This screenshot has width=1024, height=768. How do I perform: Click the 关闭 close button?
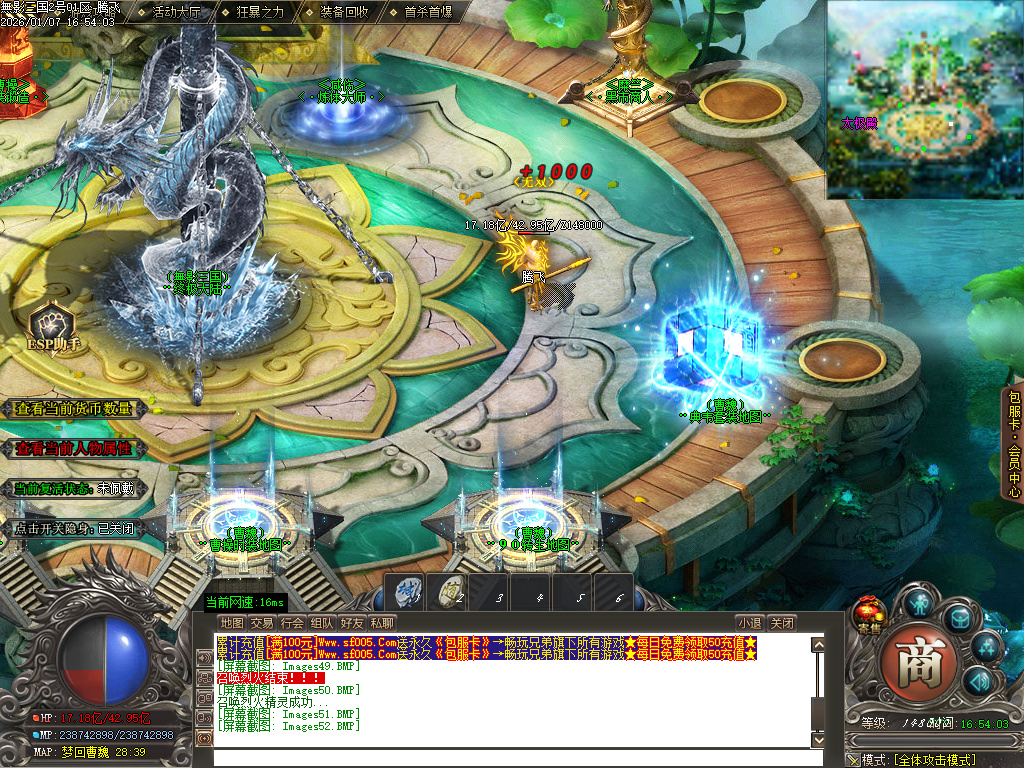click(783, 623)
